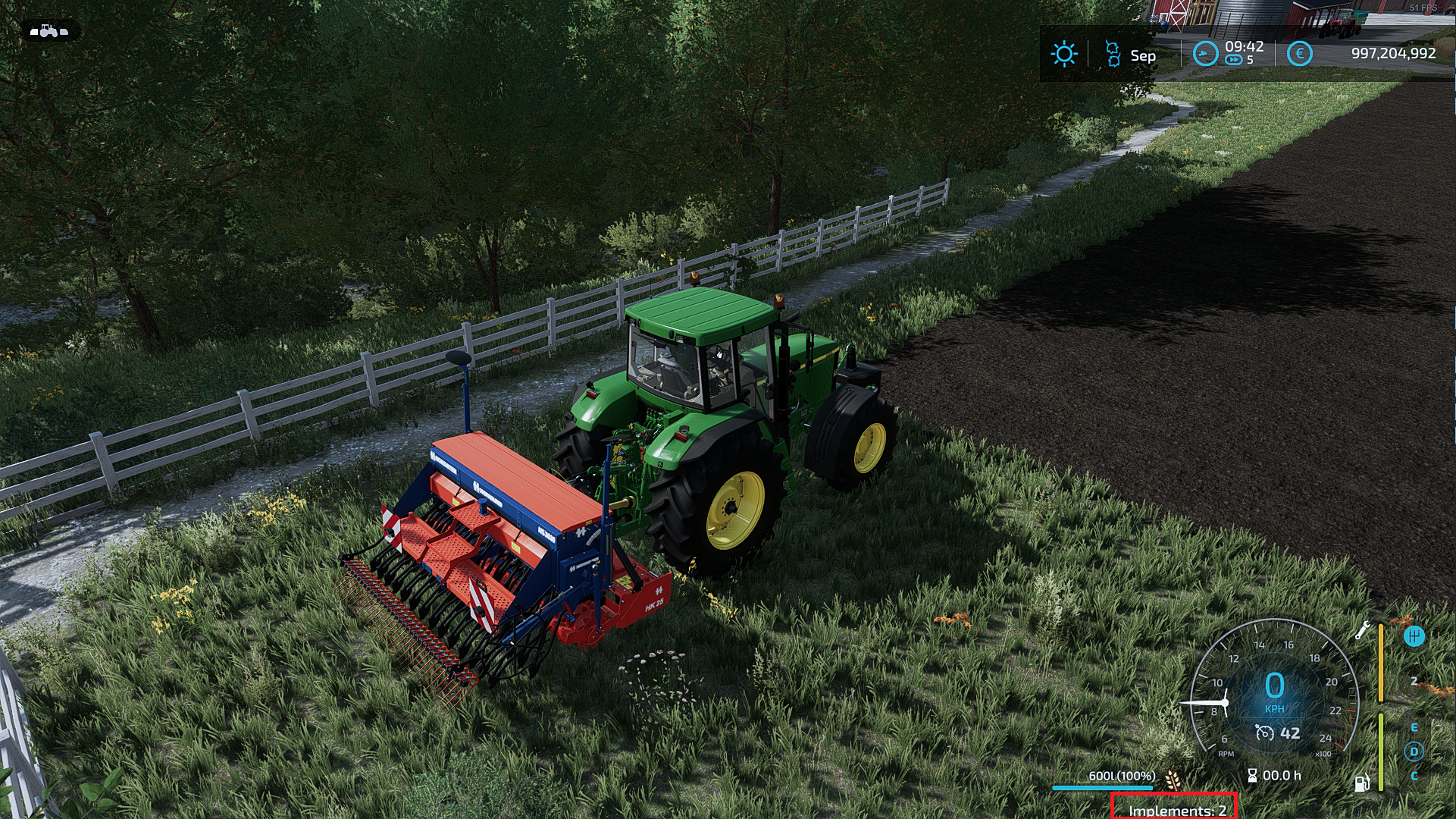Click the weather sun icon
Viewport: 1456px width, 819px height.
tap(1064, 54)
